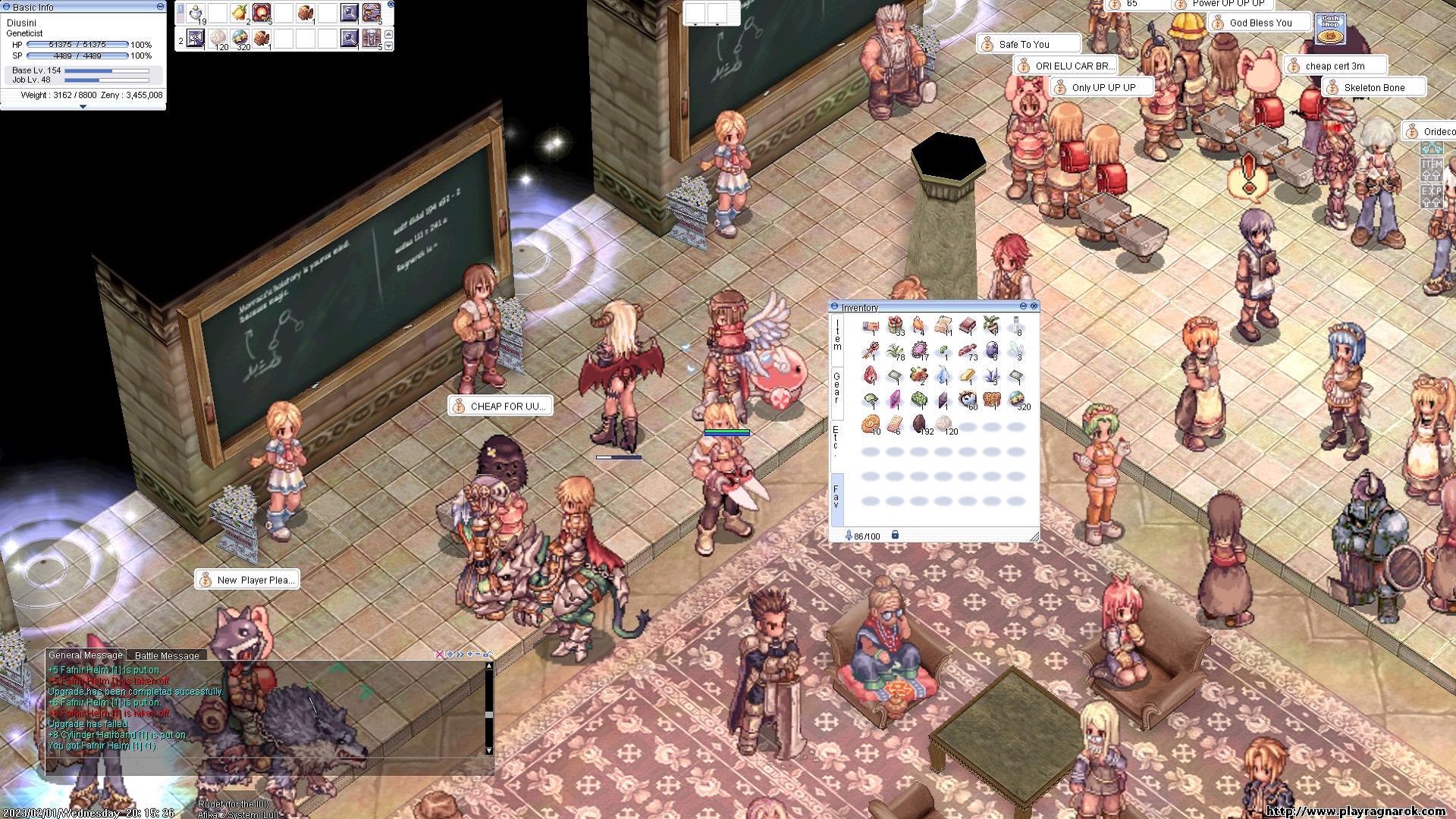Open the CHEAP FOR UU vending shop sign
The image size is (1456, 819).
[x=500, y=406]
